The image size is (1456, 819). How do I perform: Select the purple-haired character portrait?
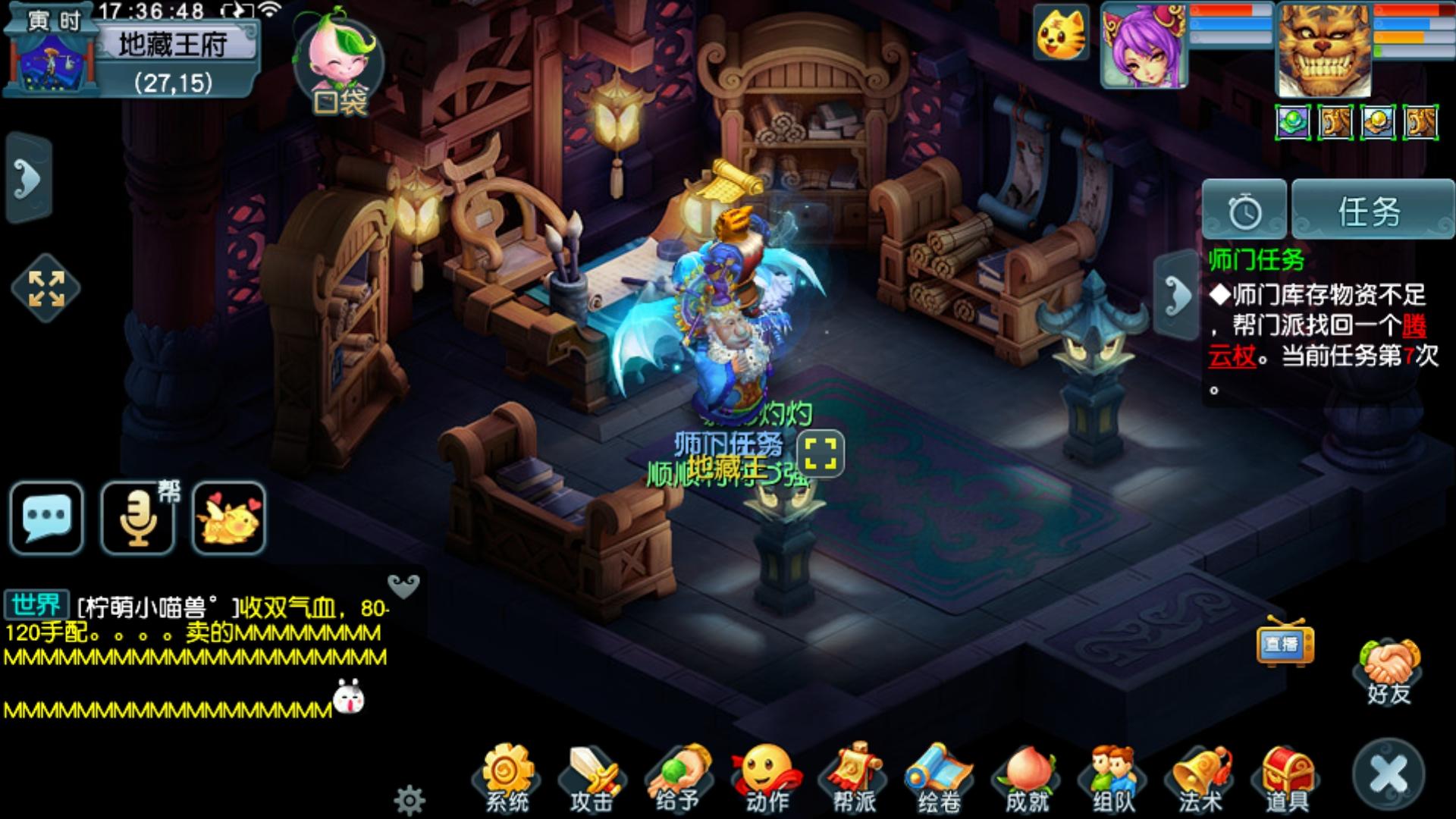click(1144, 45)
